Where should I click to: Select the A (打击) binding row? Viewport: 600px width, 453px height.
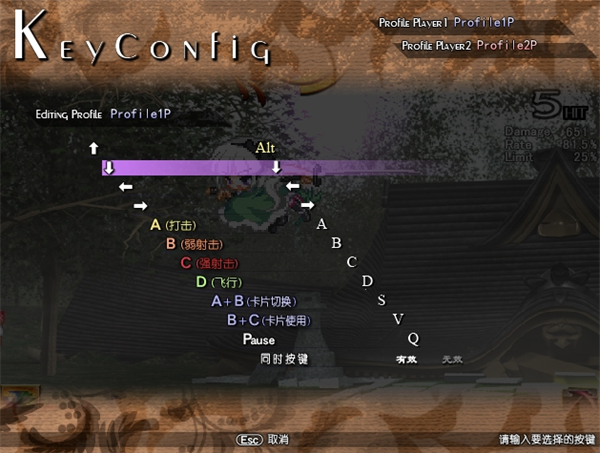[175, 225]
